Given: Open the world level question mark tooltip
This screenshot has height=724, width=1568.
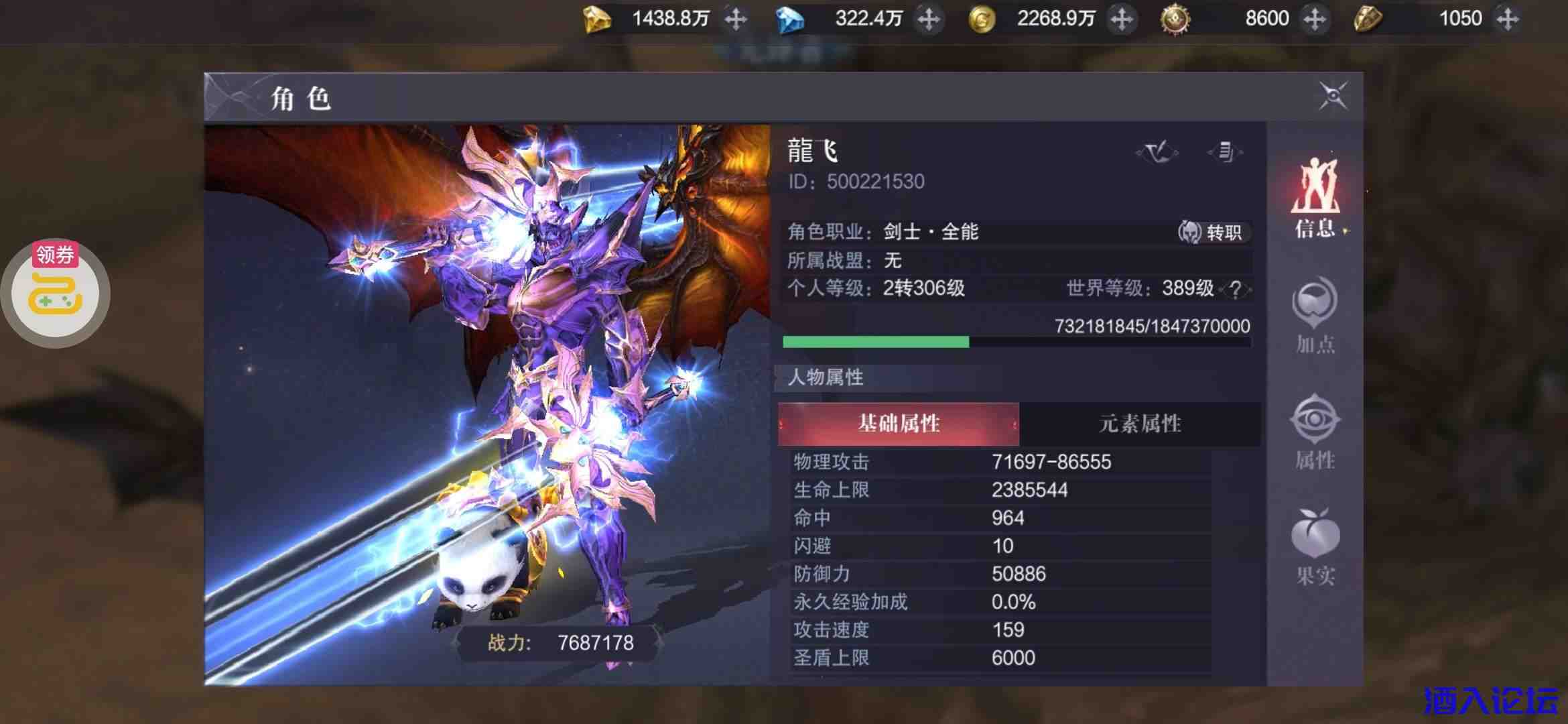Looking at the screenshot, I should [x=1236, y=290].
